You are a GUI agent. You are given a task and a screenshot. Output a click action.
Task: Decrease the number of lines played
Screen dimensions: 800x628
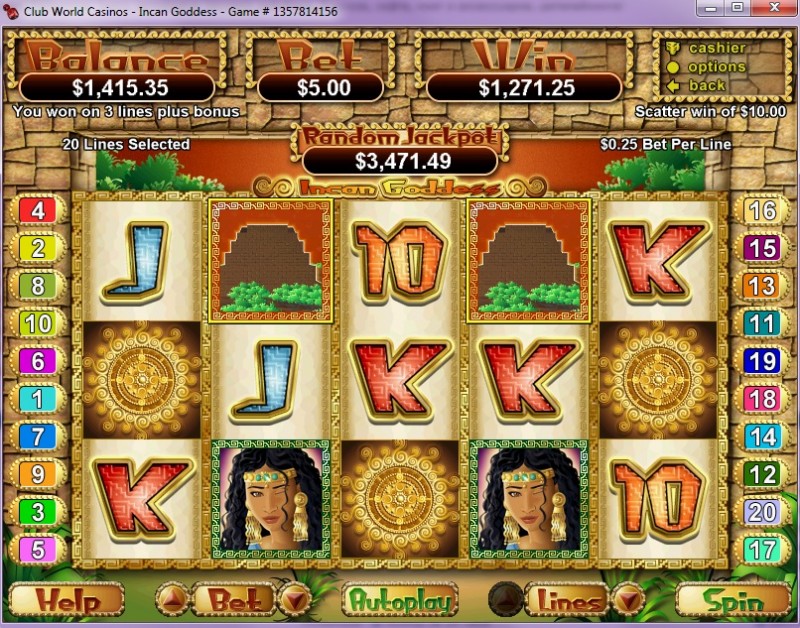point(627,600)
